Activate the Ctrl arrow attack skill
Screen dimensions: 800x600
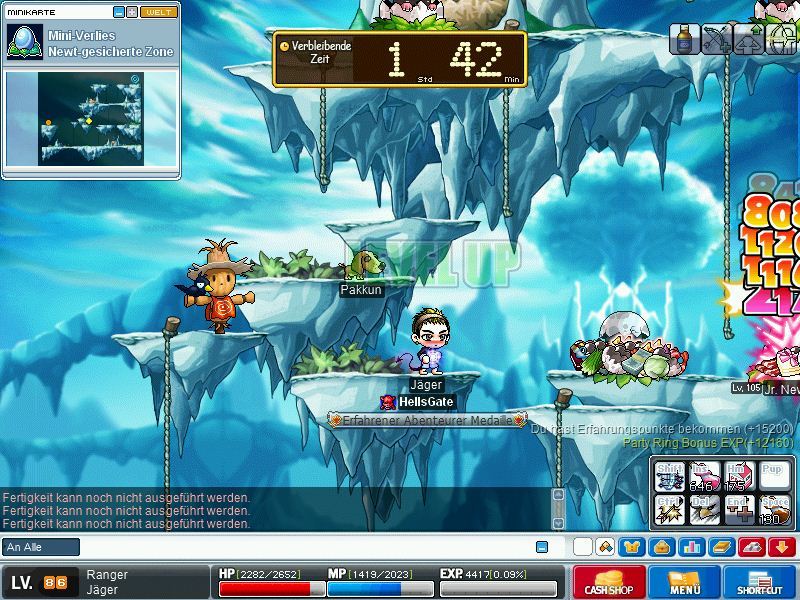[x=670, y=509]
